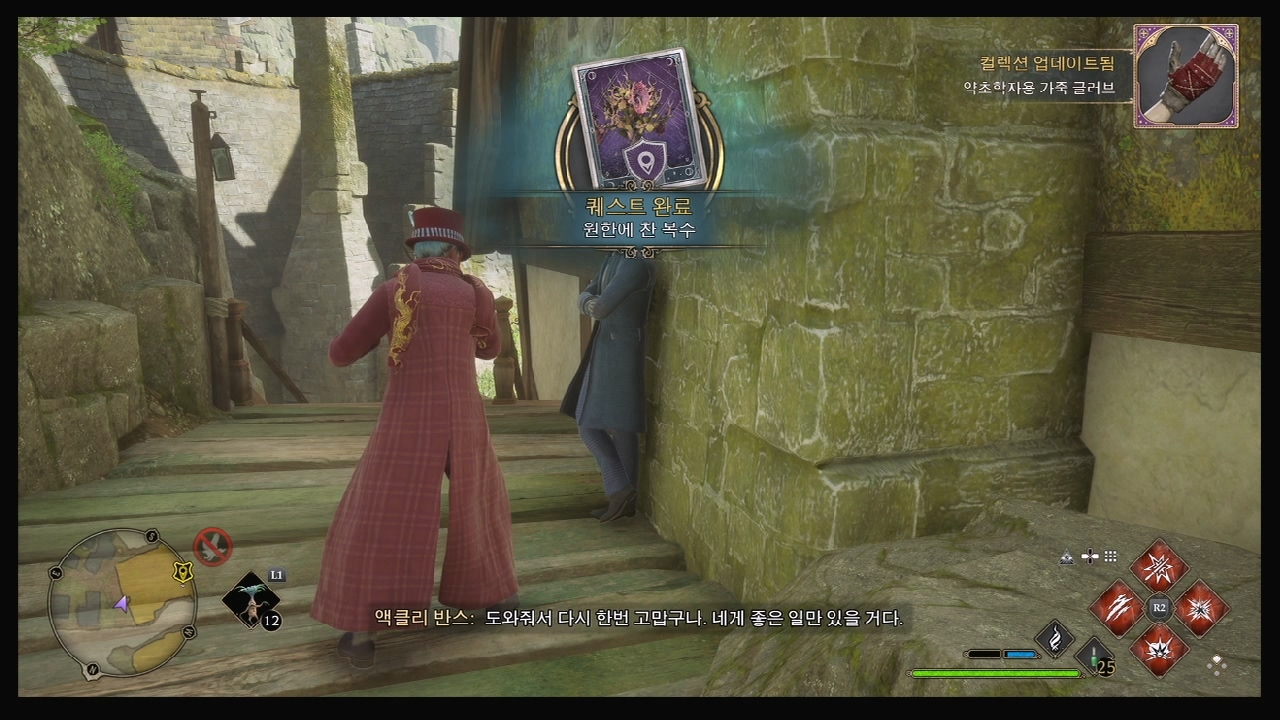This screenshot has height=720, width=1280.
Task: Activate the ancient magic flame icon
Action: pos(1053,639)
